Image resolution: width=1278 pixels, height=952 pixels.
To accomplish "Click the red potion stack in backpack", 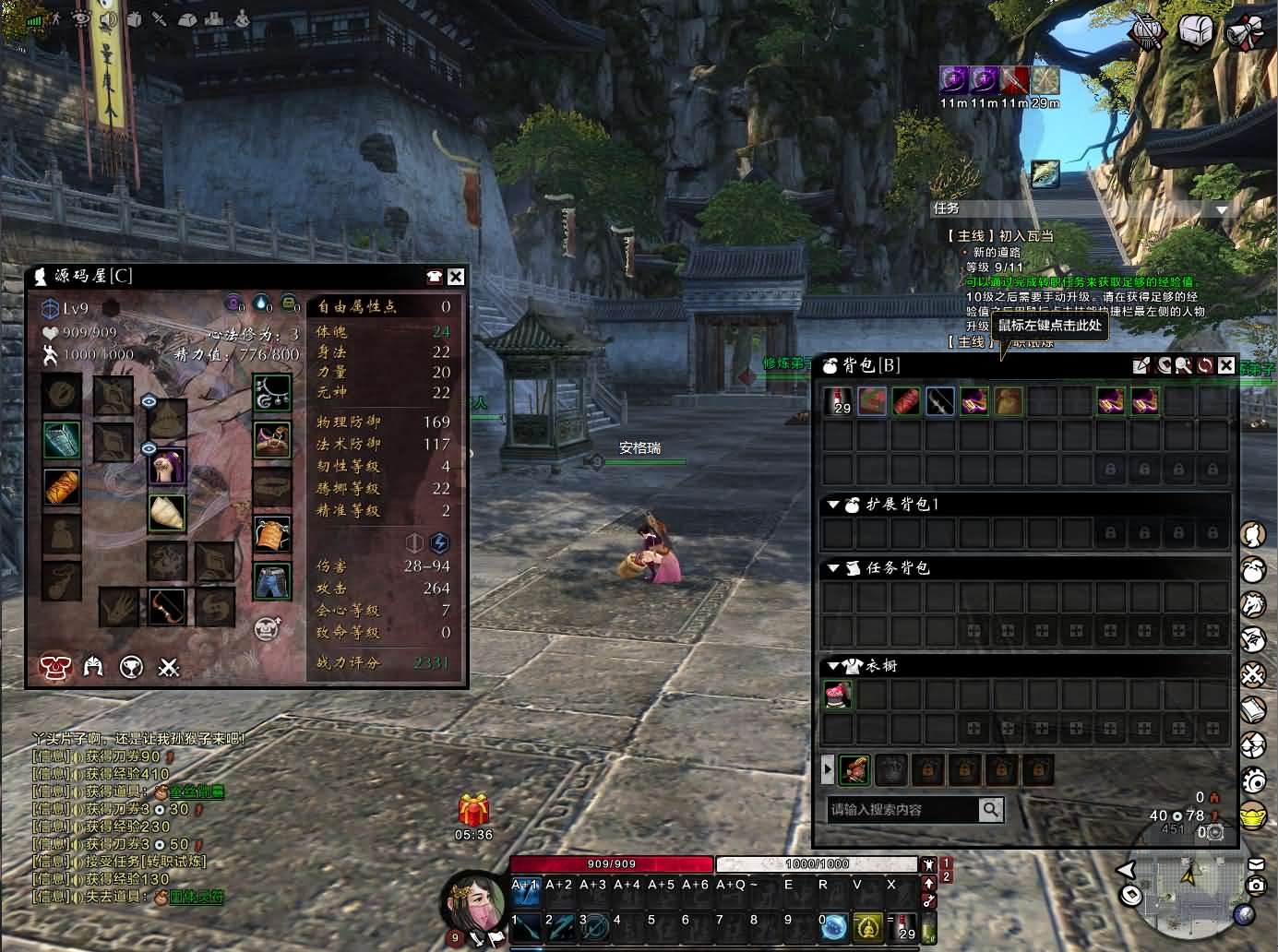I will point(839,401).
